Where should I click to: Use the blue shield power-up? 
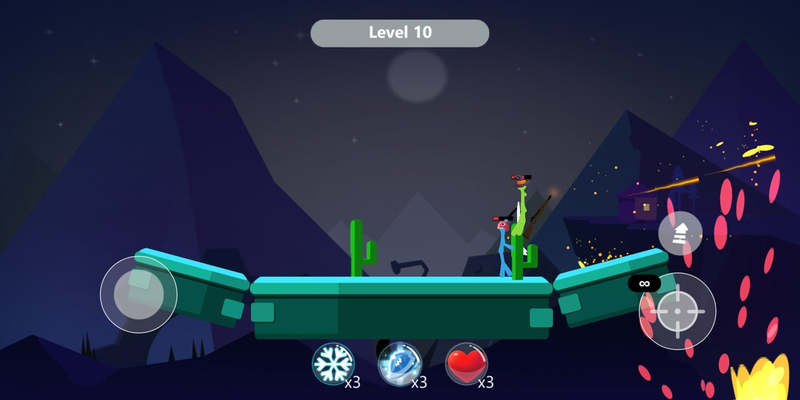tap(399, 364)
